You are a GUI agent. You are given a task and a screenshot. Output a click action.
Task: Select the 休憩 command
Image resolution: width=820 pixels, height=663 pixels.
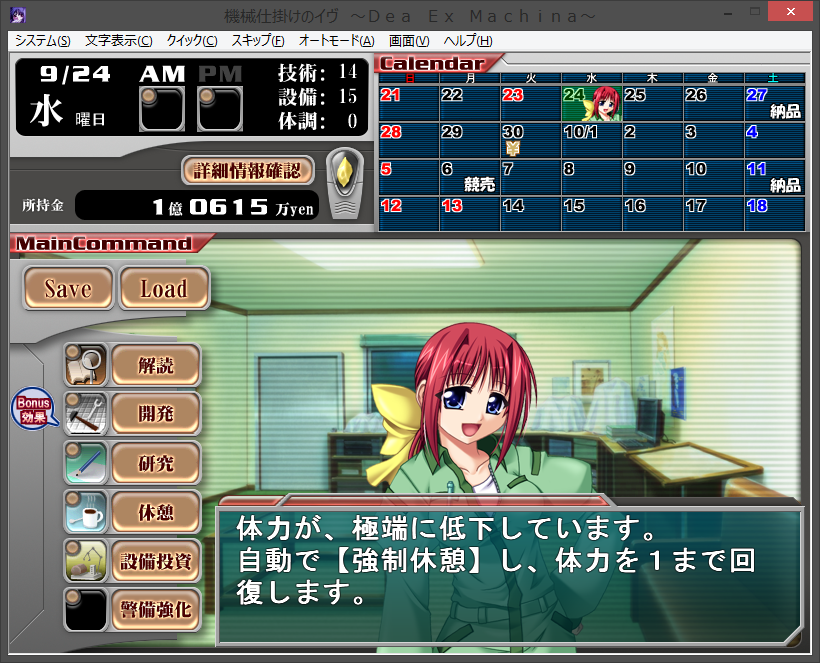point(155,512)
